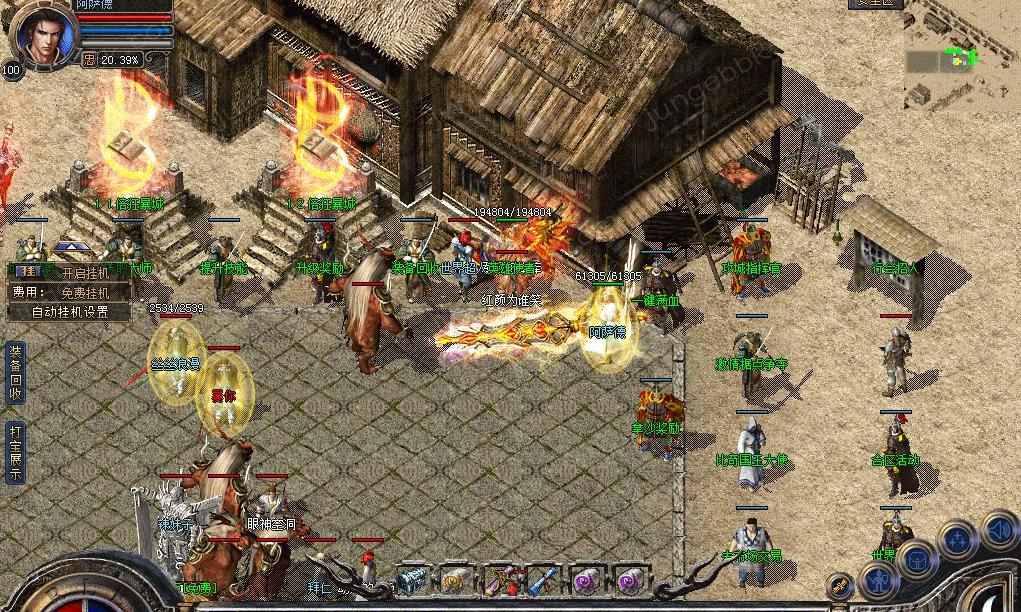The width and height of the screenshot is (1021, 612).
Task: Use the blue potion bottle in the hotbar
Action: (x=543, y=579)
